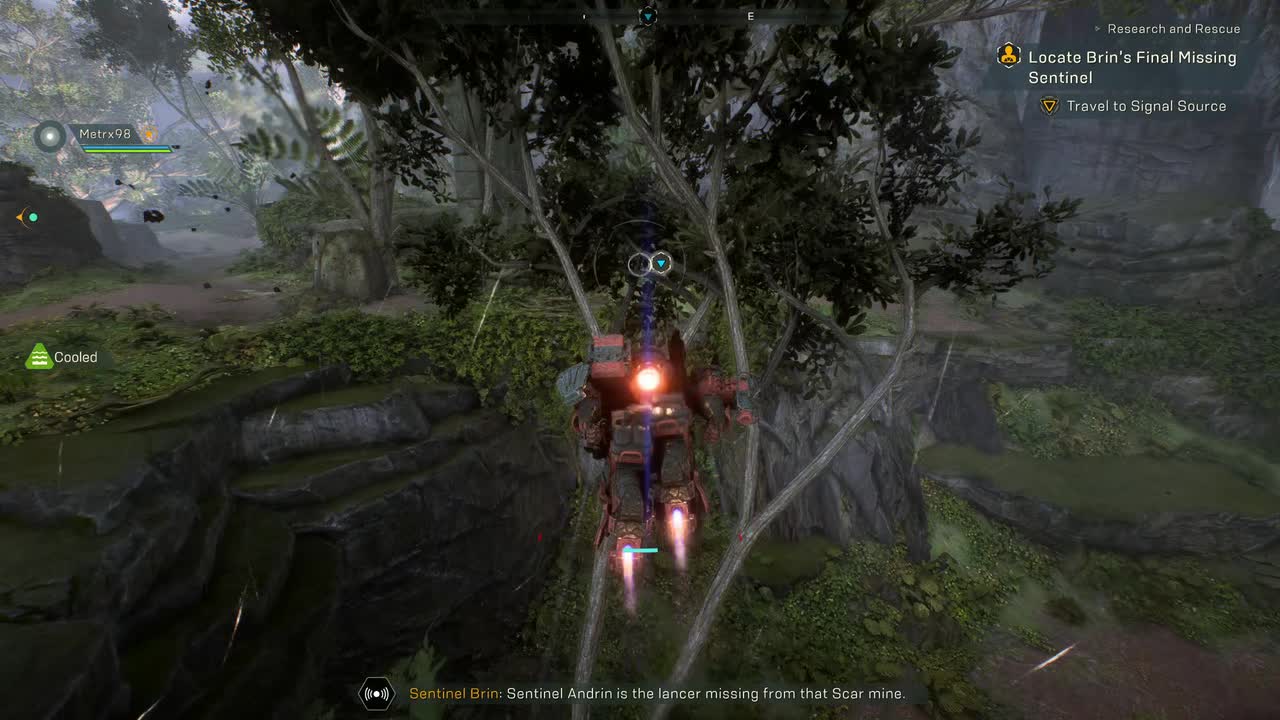Open the Research and Rescue quest entry
This screenshot has height=720, width=1280.
1172,28
